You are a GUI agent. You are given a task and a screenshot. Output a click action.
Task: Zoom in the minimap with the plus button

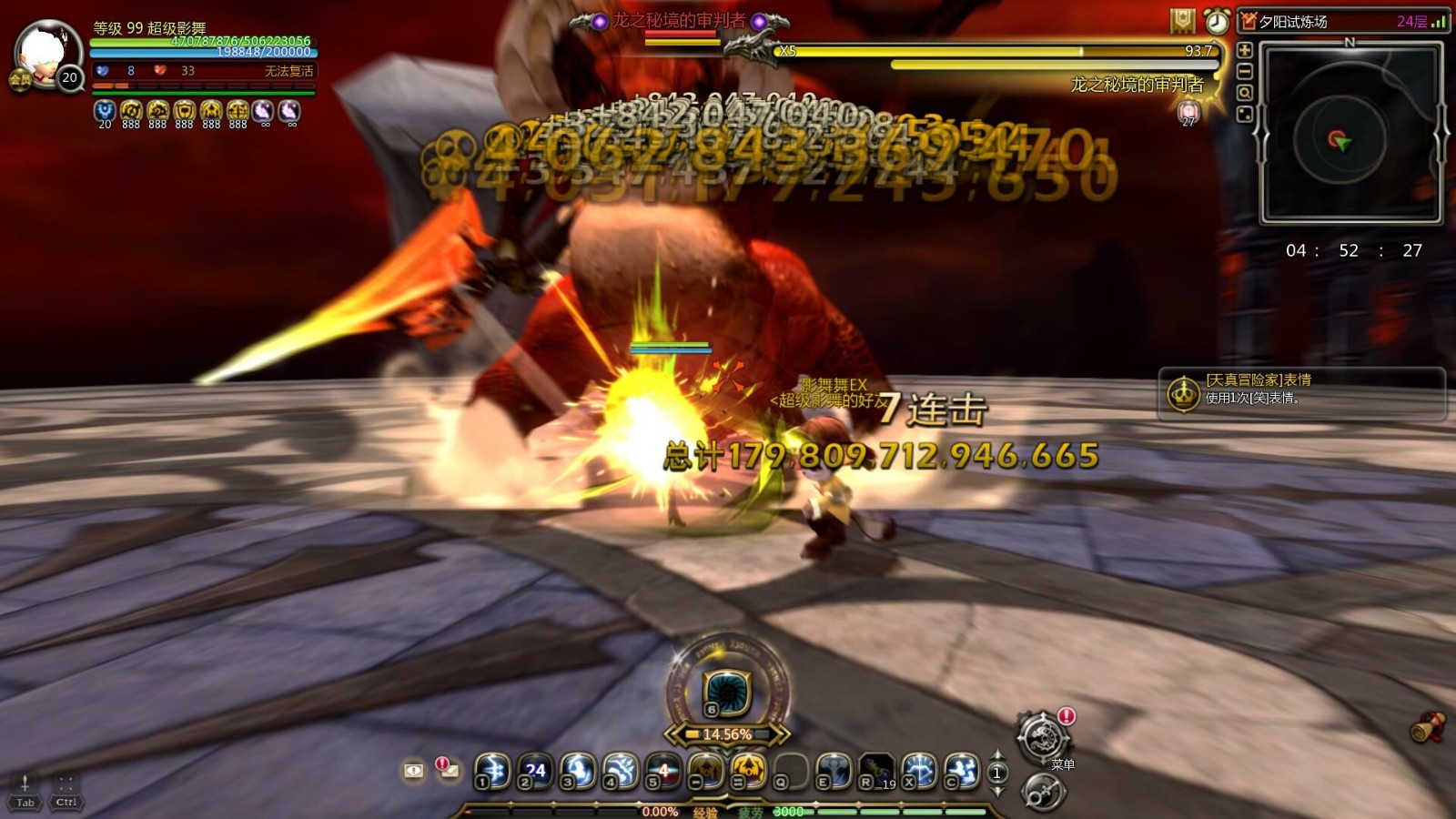(x=1244, y=50)
